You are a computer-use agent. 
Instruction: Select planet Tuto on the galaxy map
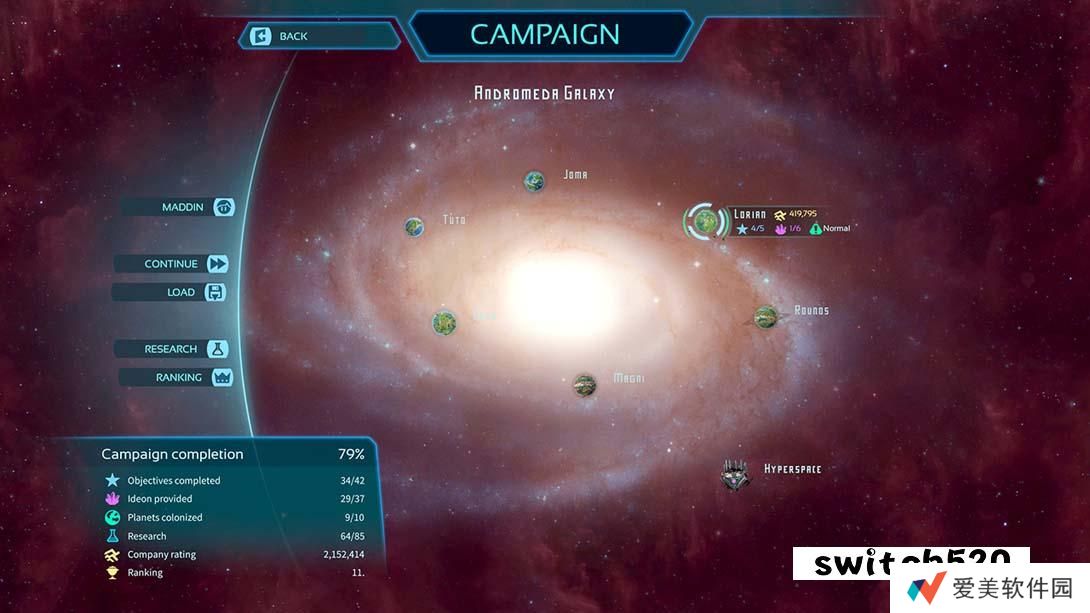click(x=415, y=227)
